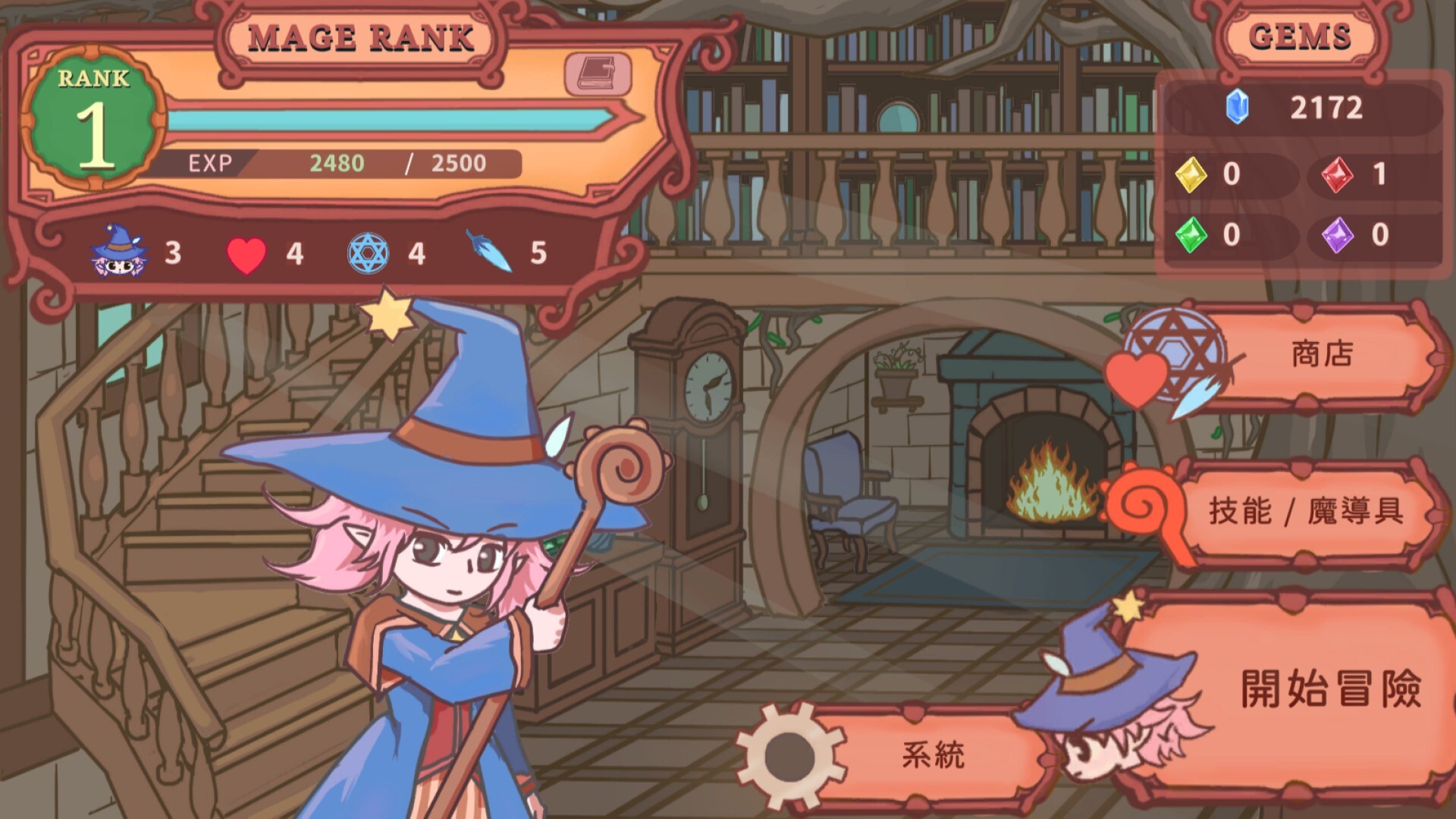1456x819 pixels.
Task: Click the blue hexagram magic stat icon
Action: [366, 253]
